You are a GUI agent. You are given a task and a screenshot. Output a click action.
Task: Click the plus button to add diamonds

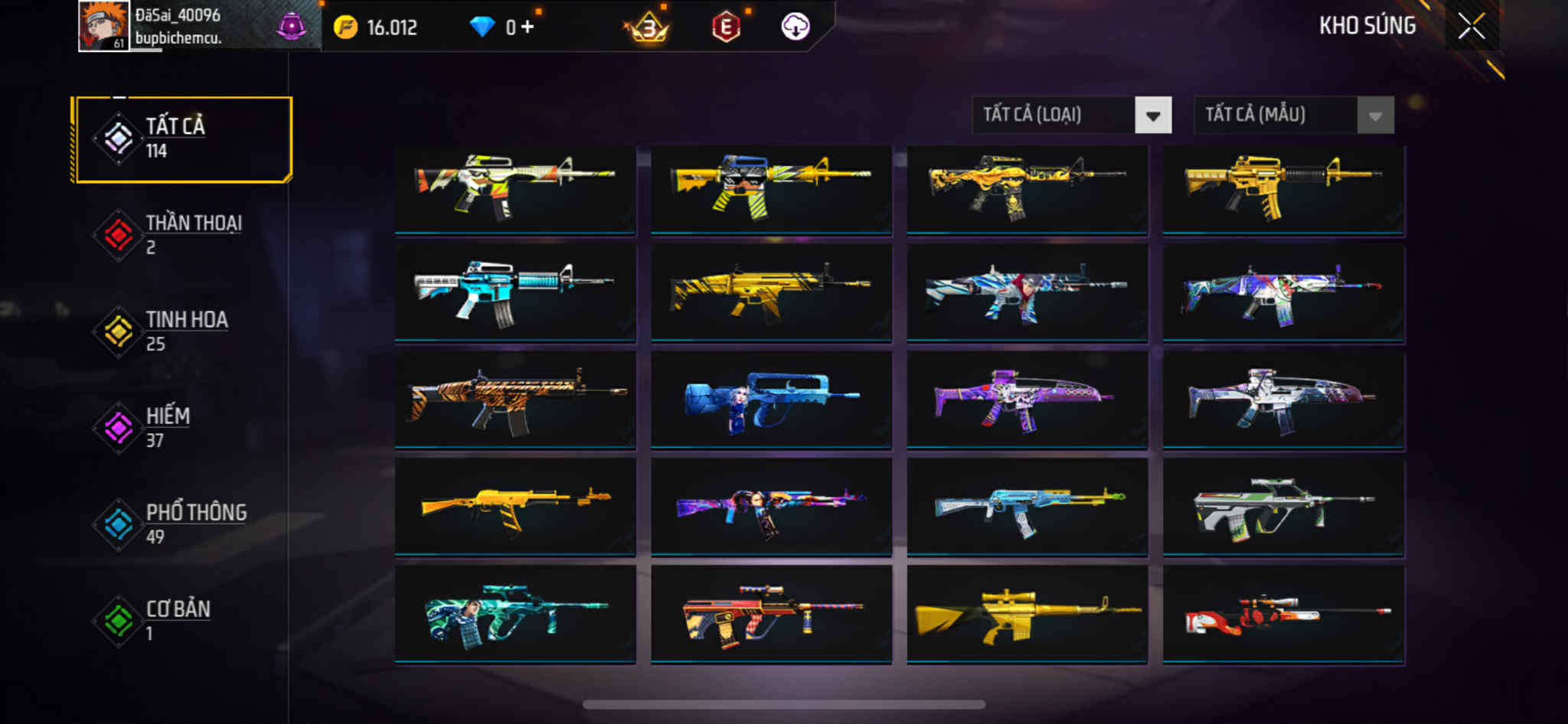tap(528, 27)
